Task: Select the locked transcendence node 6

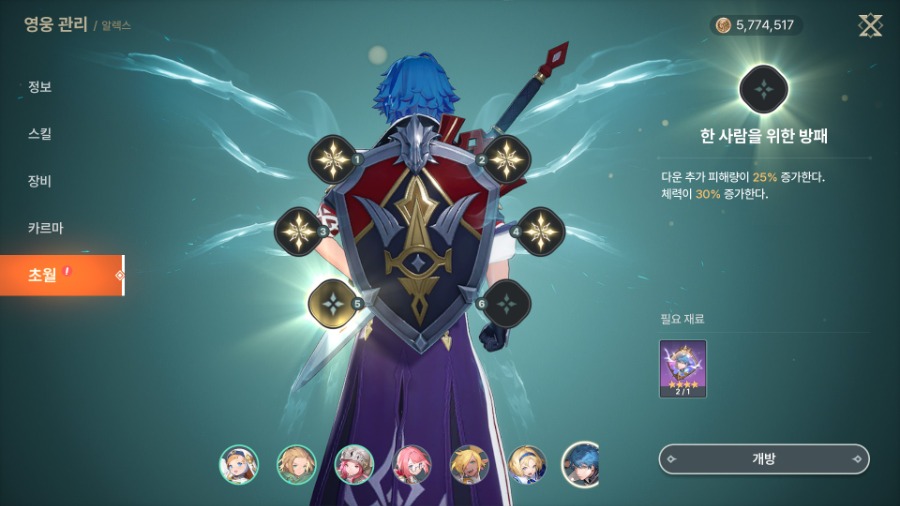Action: point(506,303)
